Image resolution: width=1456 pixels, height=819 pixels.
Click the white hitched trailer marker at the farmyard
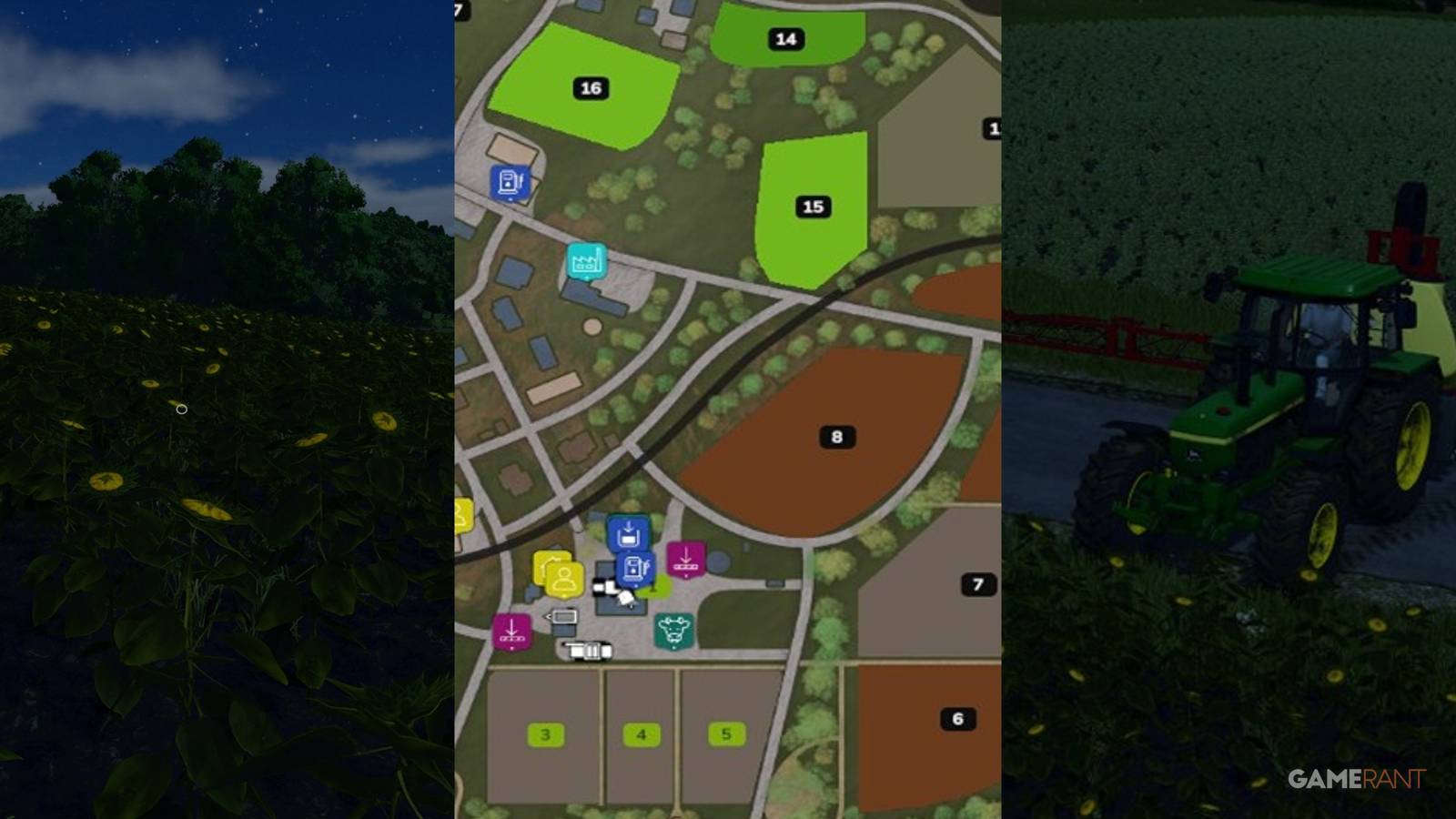(x=562, y=615)
